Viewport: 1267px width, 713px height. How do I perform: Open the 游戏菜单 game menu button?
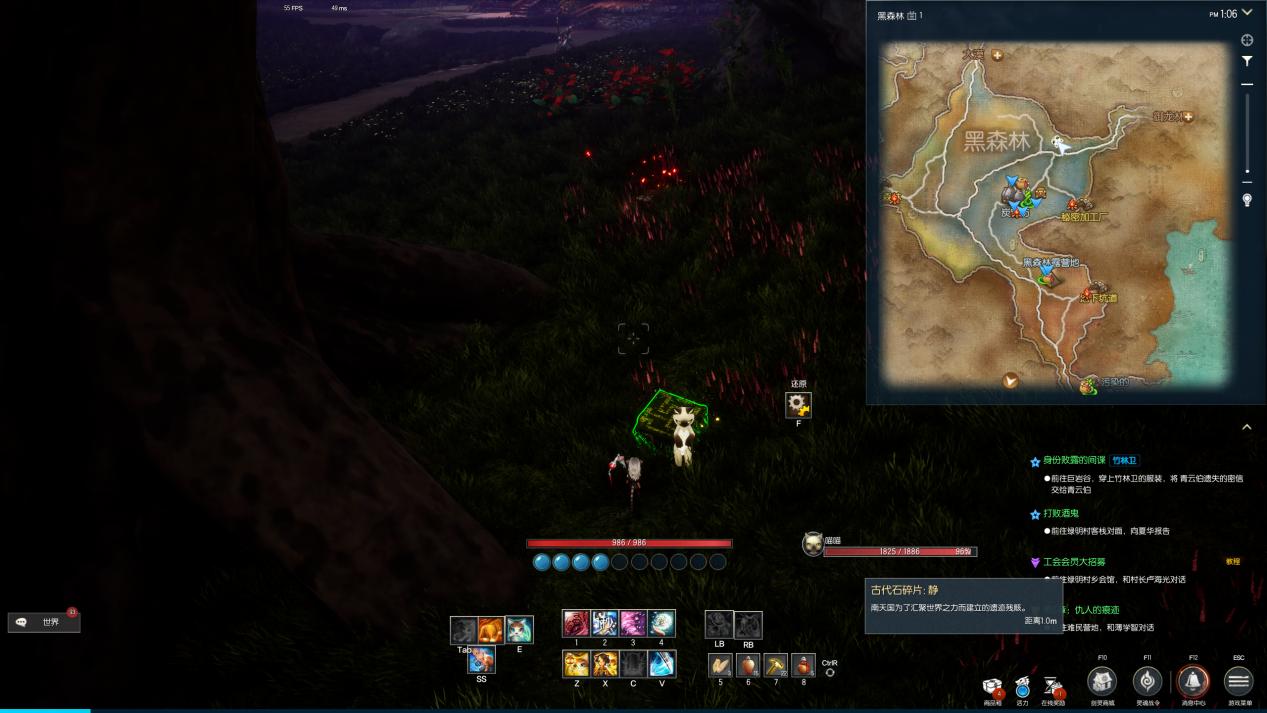[1238, 682]
